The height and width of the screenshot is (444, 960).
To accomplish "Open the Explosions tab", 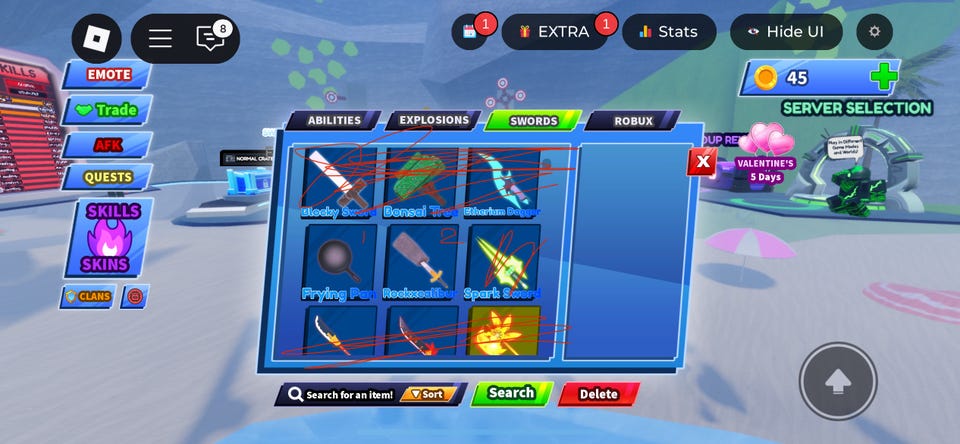I will click(434, 121).
